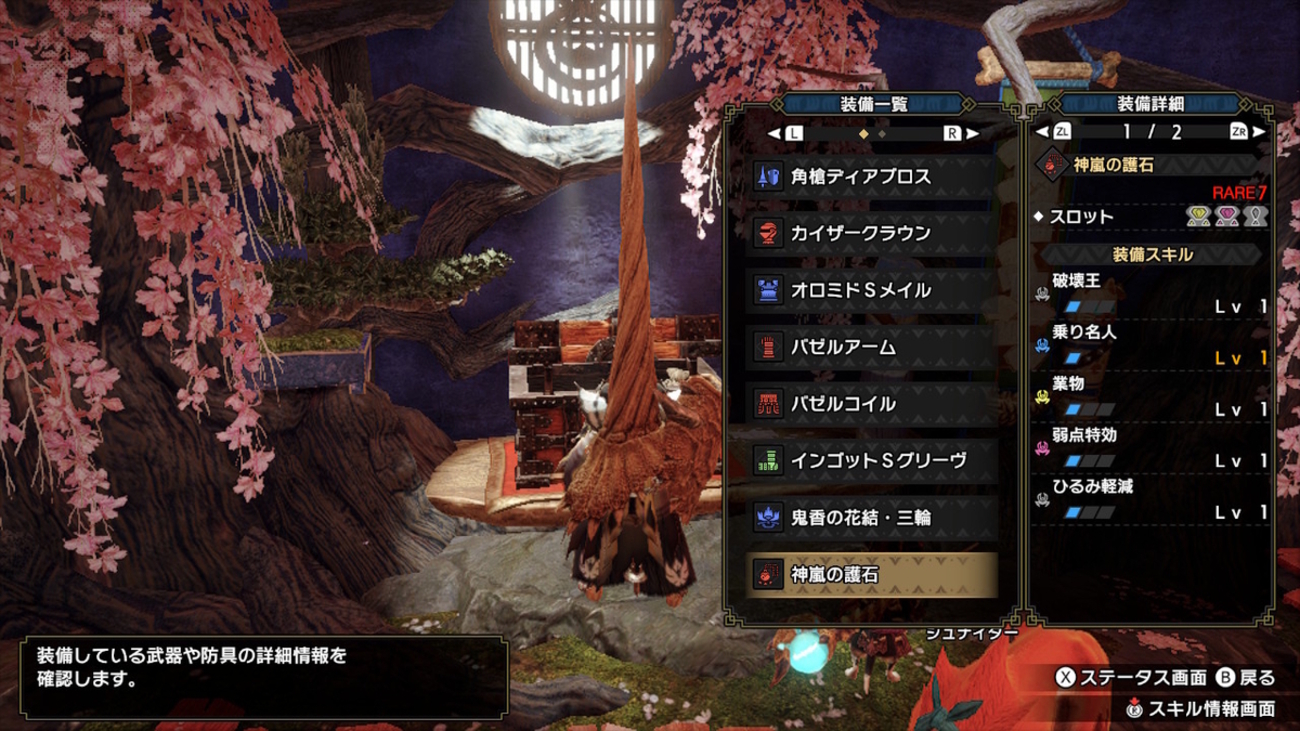View the 弱点特効 skill row

1152,449
